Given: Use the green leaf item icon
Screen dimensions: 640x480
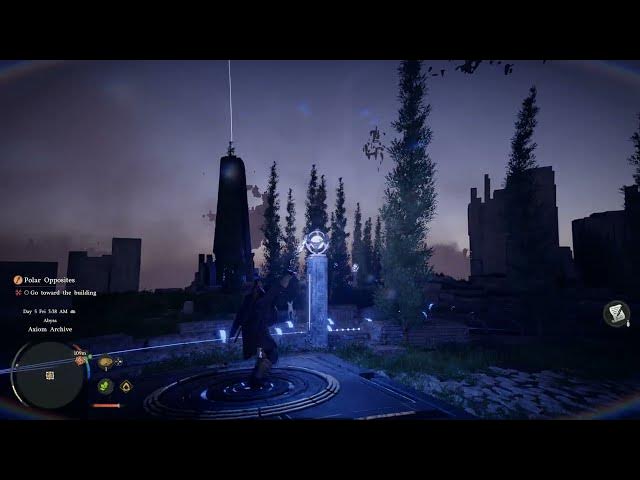Looking at the screenshot, I should pyautogui.click(x=105, y=385).
